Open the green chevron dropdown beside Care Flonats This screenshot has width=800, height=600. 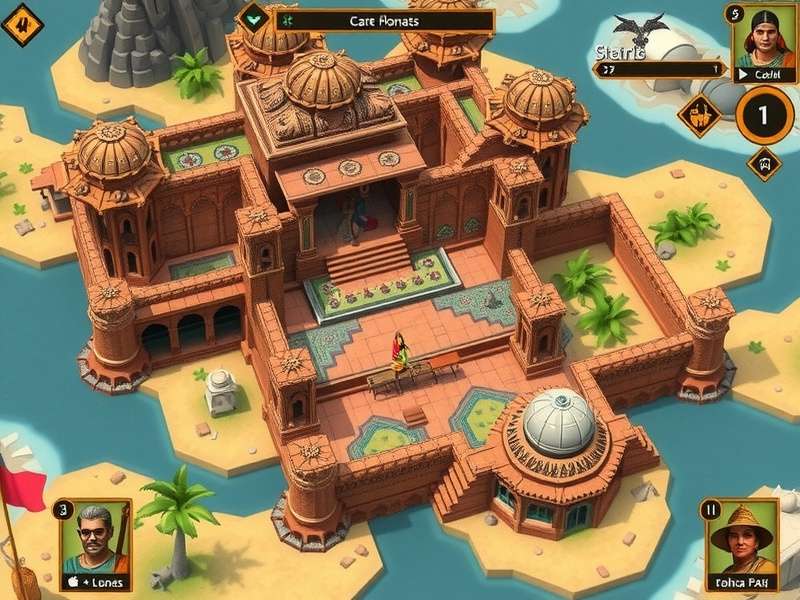tap(254, 17)
